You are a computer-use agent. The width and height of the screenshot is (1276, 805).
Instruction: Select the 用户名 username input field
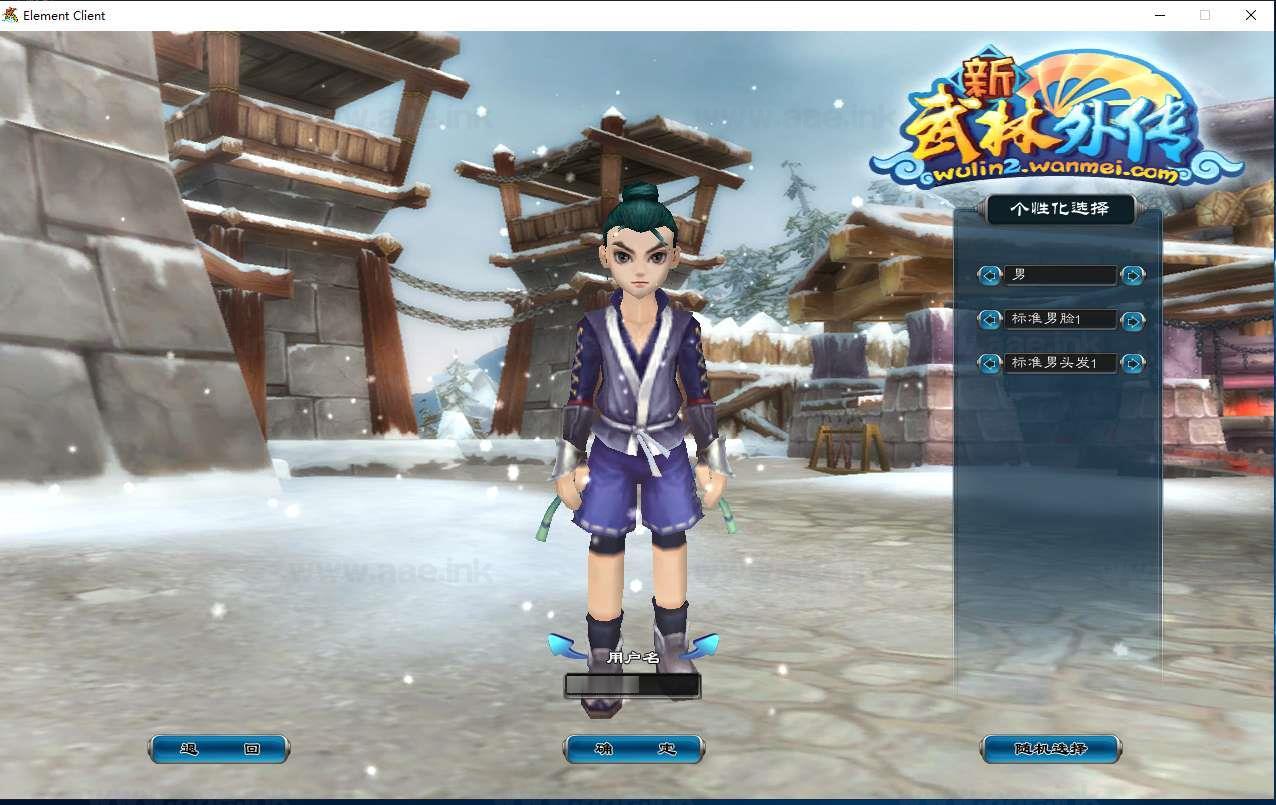coord(632,685)
